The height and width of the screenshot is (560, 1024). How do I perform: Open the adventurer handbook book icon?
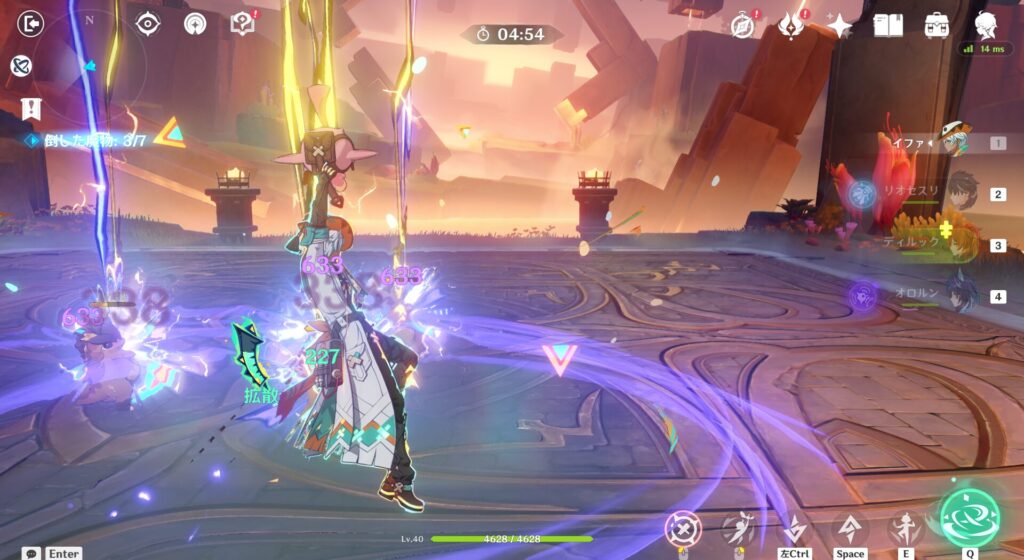[887, 25]
